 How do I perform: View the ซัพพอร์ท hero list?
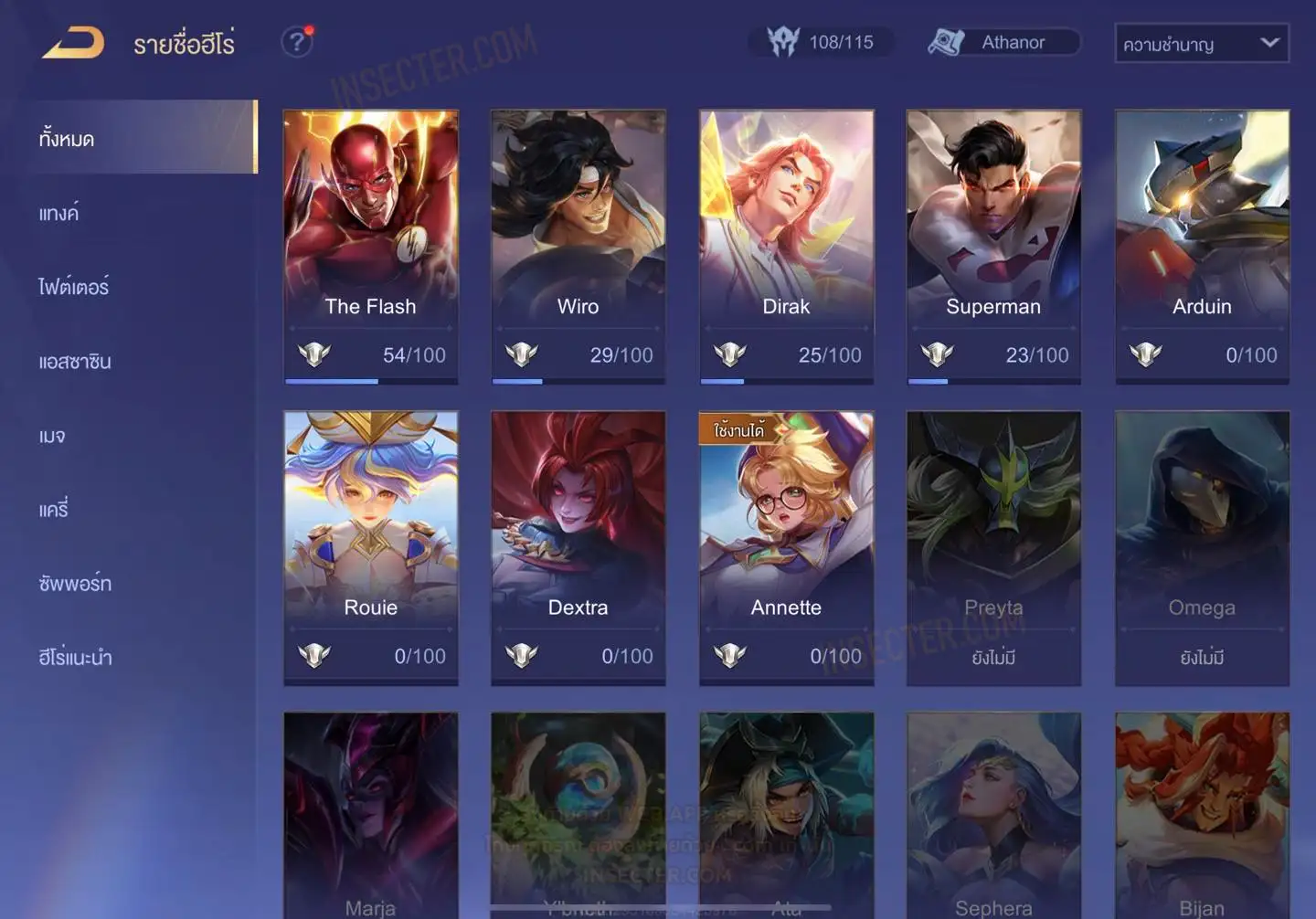point(75,584)
